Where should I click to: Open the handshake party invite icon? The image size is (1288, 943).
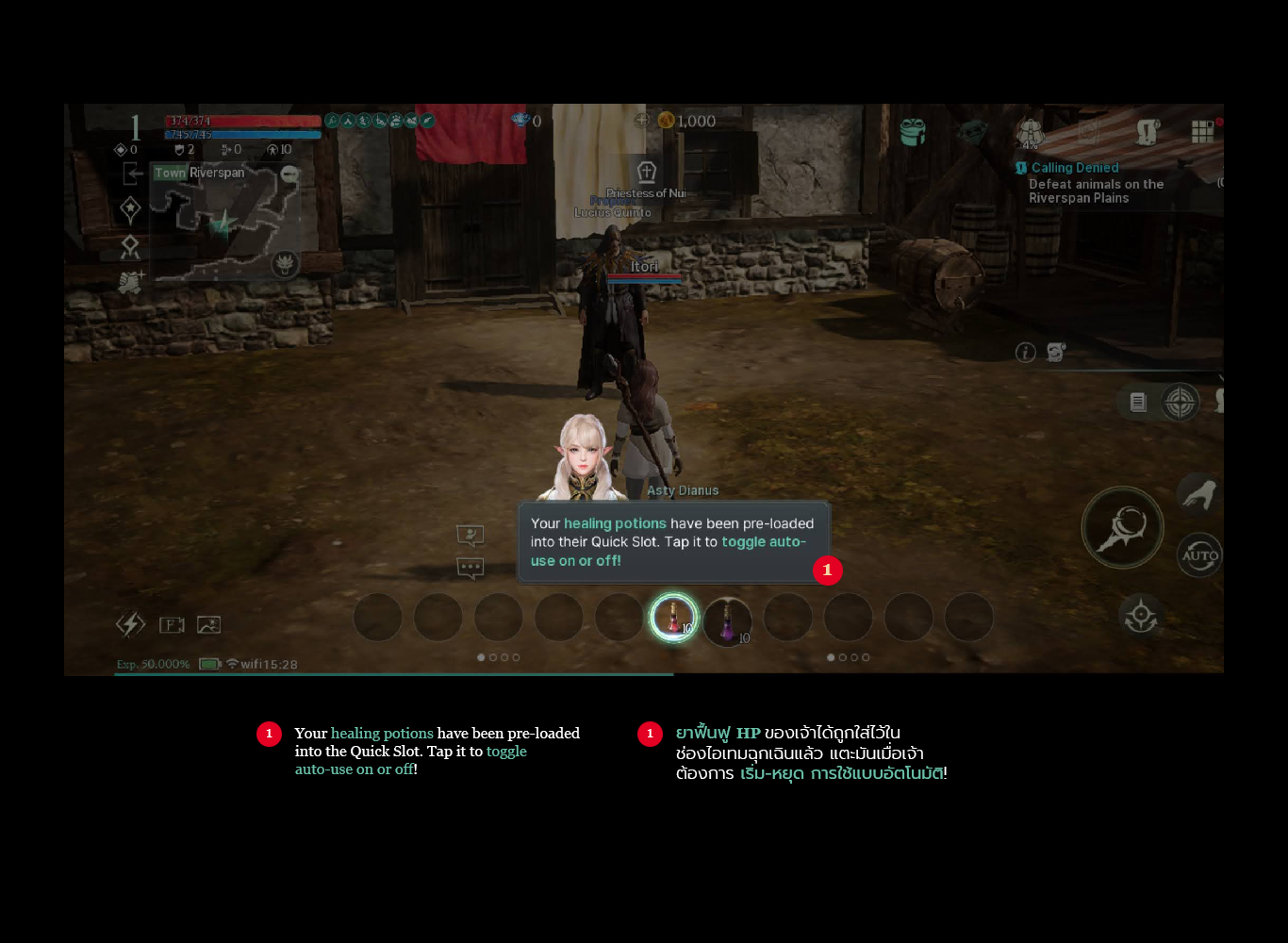tap(130, 282)
